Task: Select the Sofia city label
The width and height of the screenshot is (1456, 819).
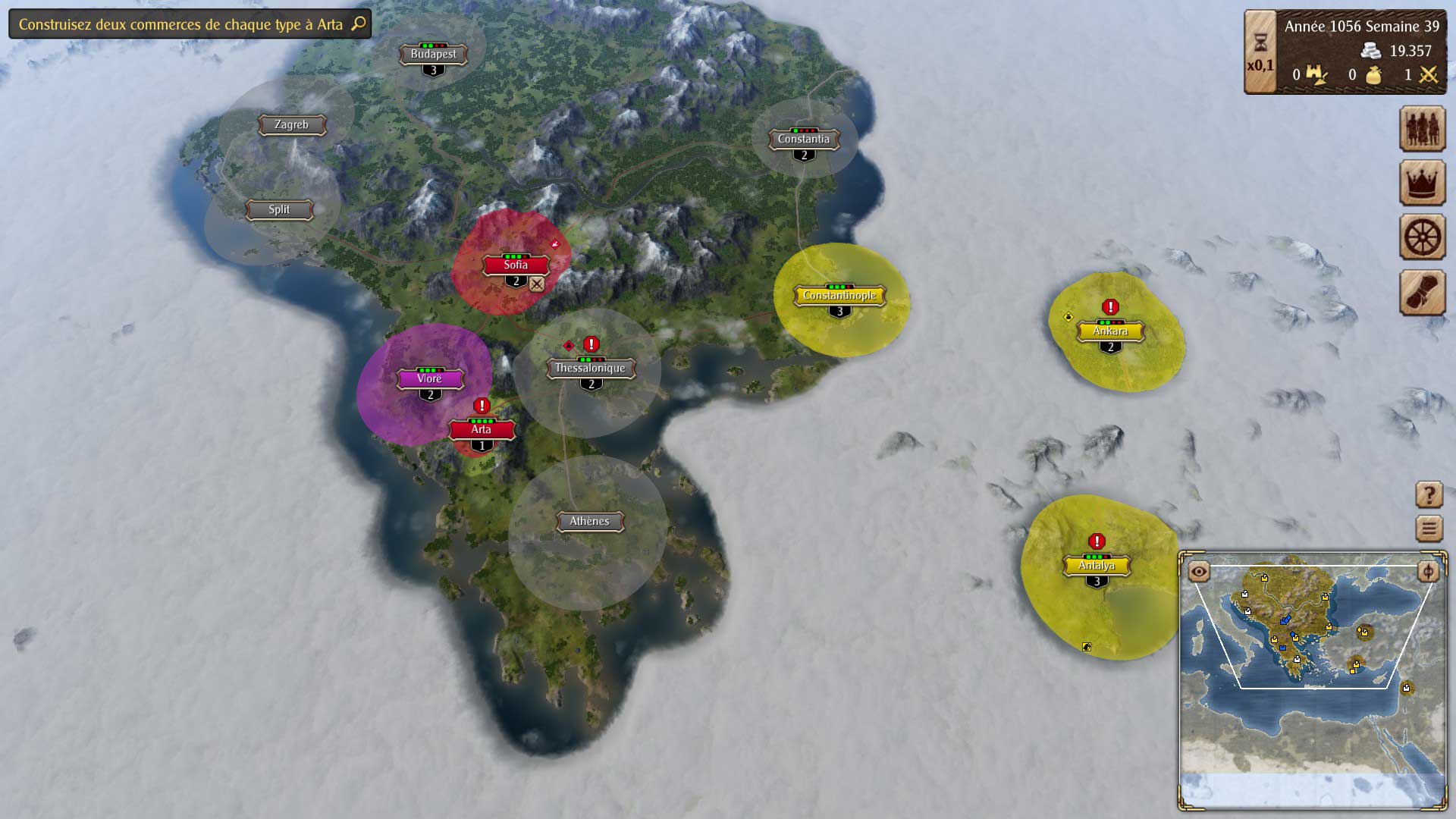Action: pos(516,265)
